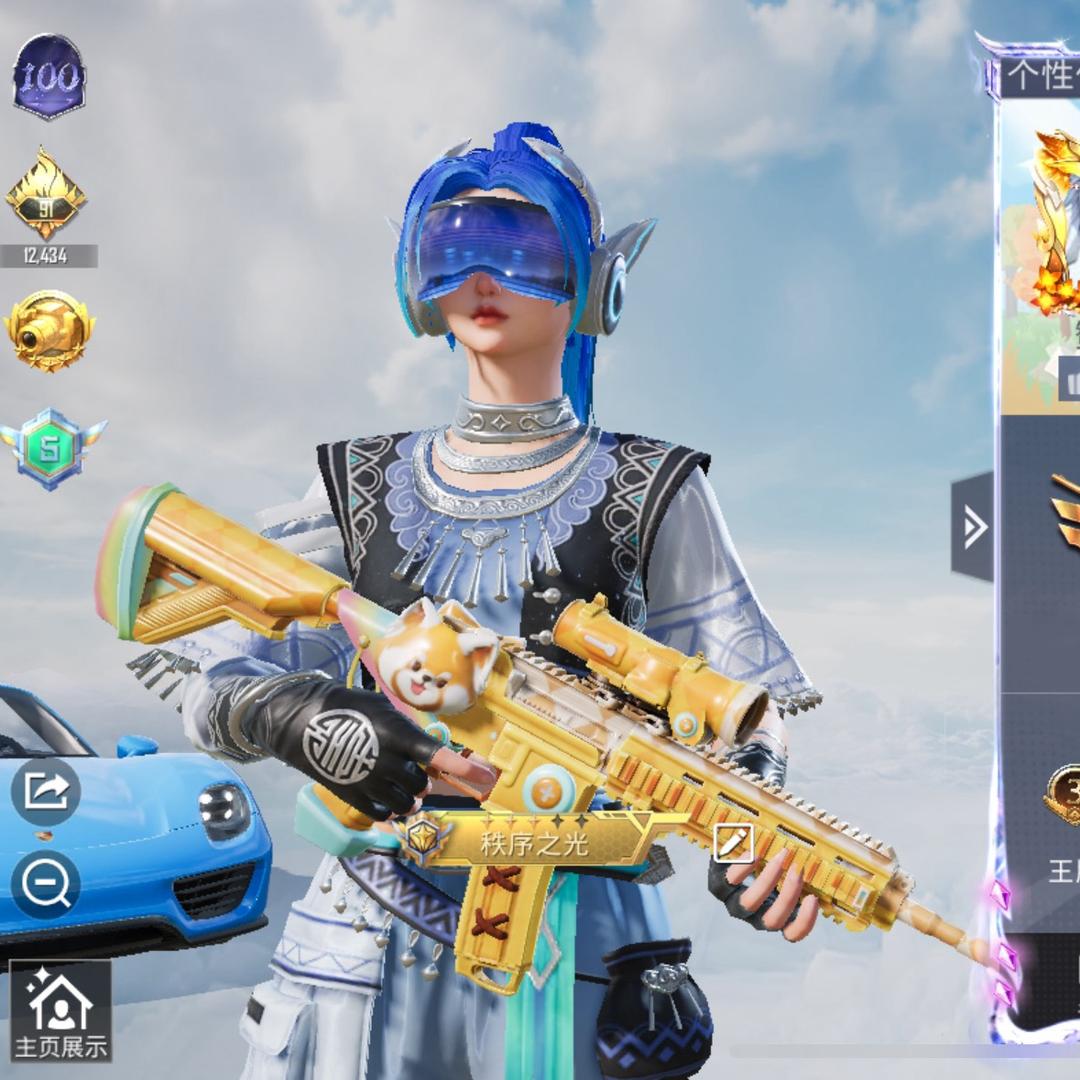Edit the 秩序之光 title with pencil icon
The width and height of the screenshot is (1080, 1080).
tap(732, 844)
